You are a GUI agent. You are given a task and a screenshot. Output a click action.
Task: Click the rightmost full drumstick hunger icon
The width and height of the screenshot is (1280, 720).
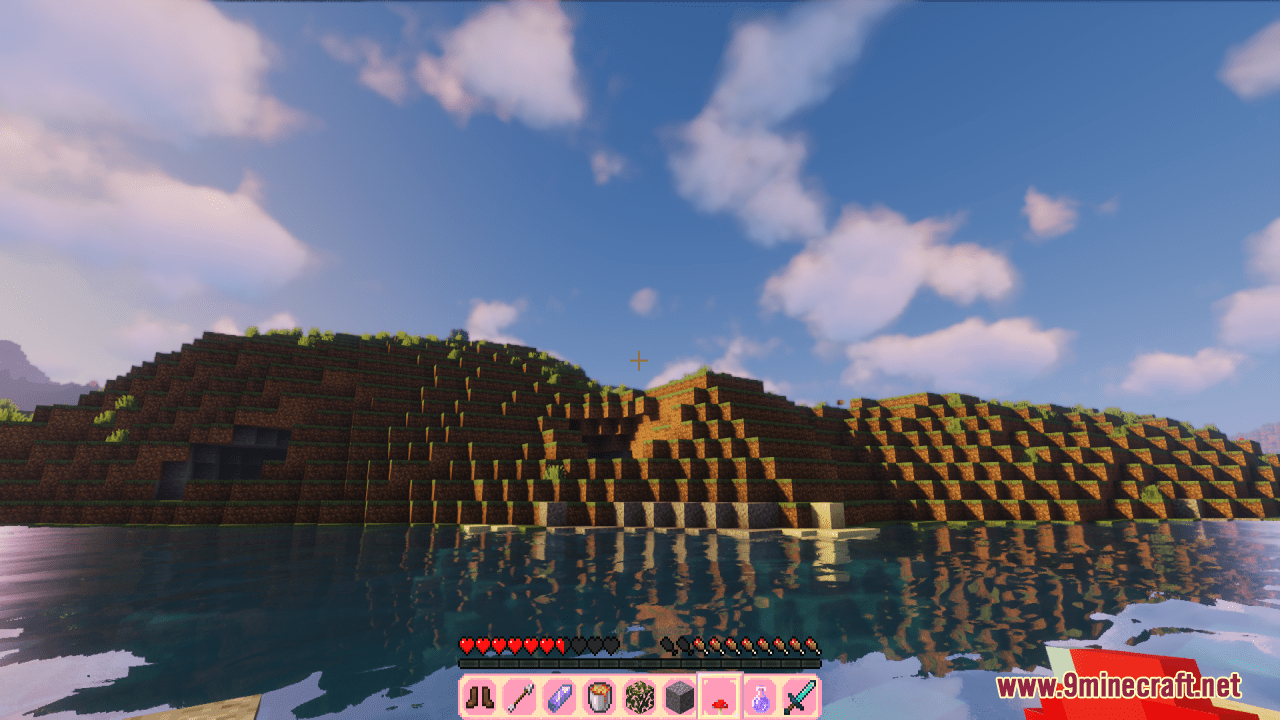810,645
